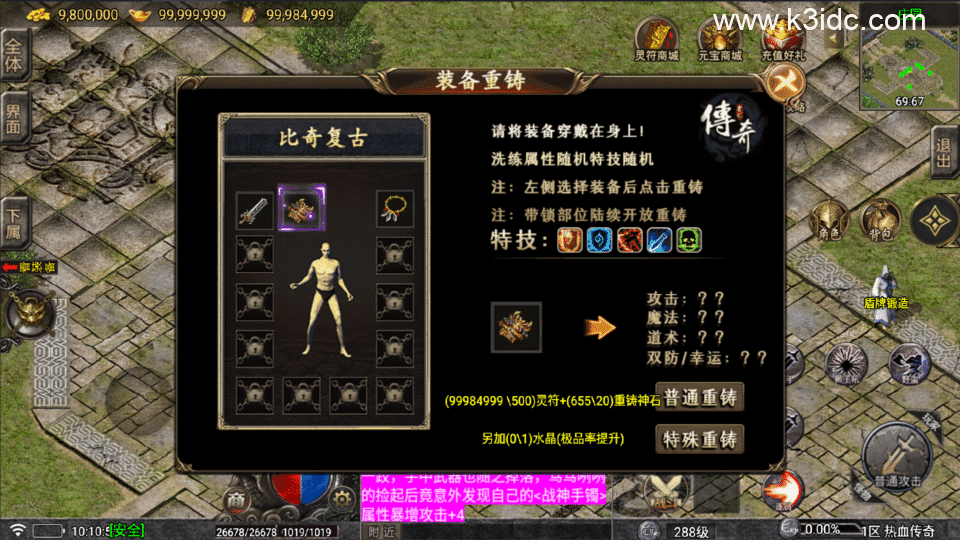
Task: Open the 灵符商城 talisman shop
Action: (x=657, y=40)
